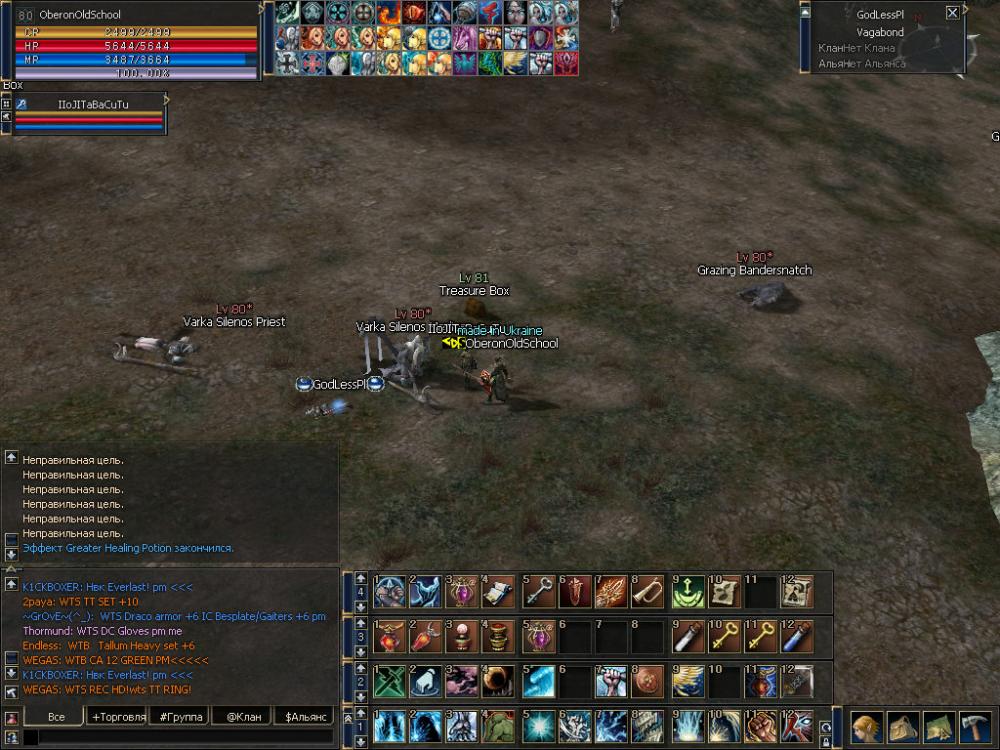The image size is (1000, 750).
Task: Close the GodLessPl target window
Action: point(952,13)
